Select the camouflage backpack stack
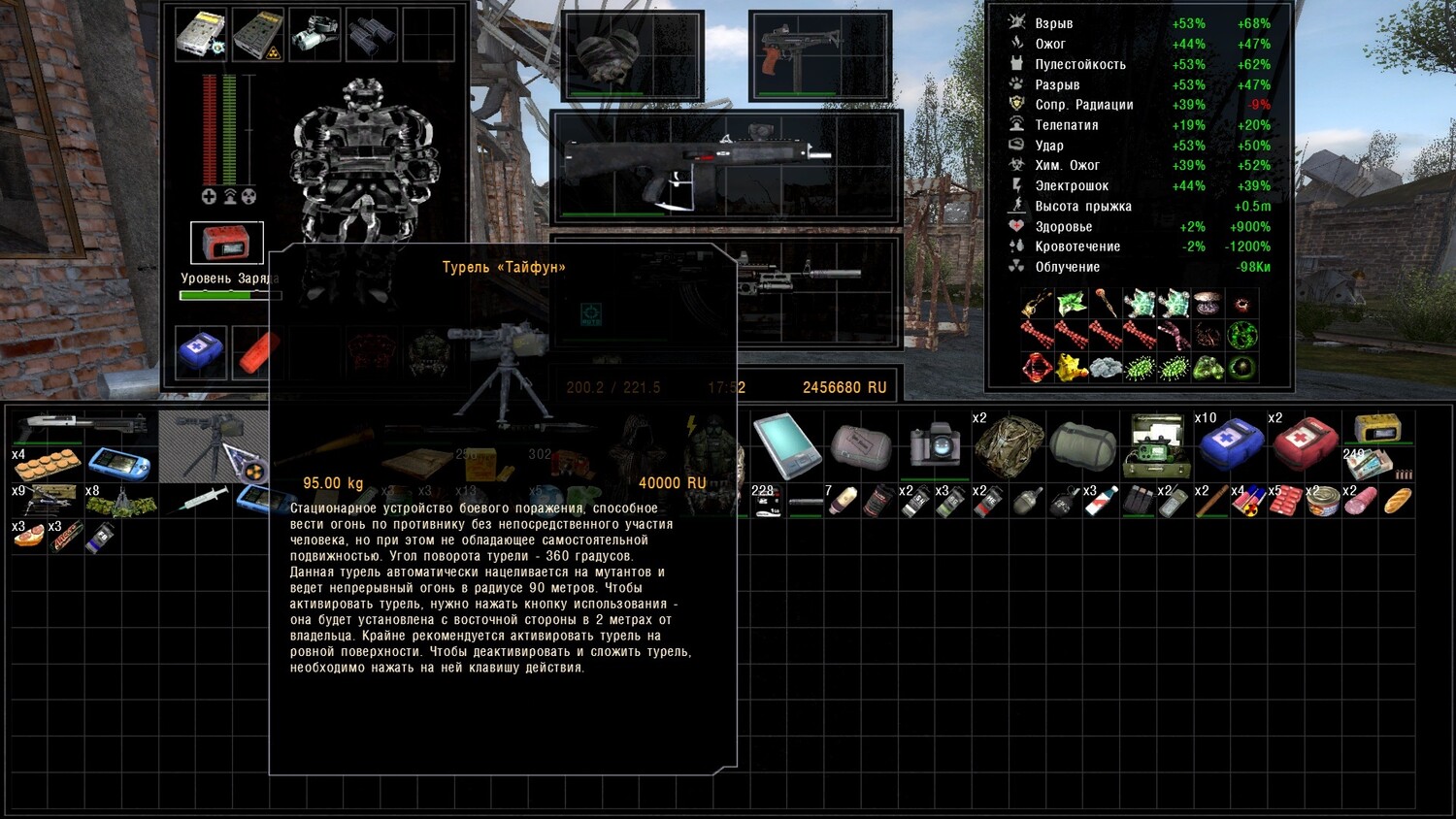Image resolution: width=1456 pixels, height=819 pixels. [x=1008, y=445]
